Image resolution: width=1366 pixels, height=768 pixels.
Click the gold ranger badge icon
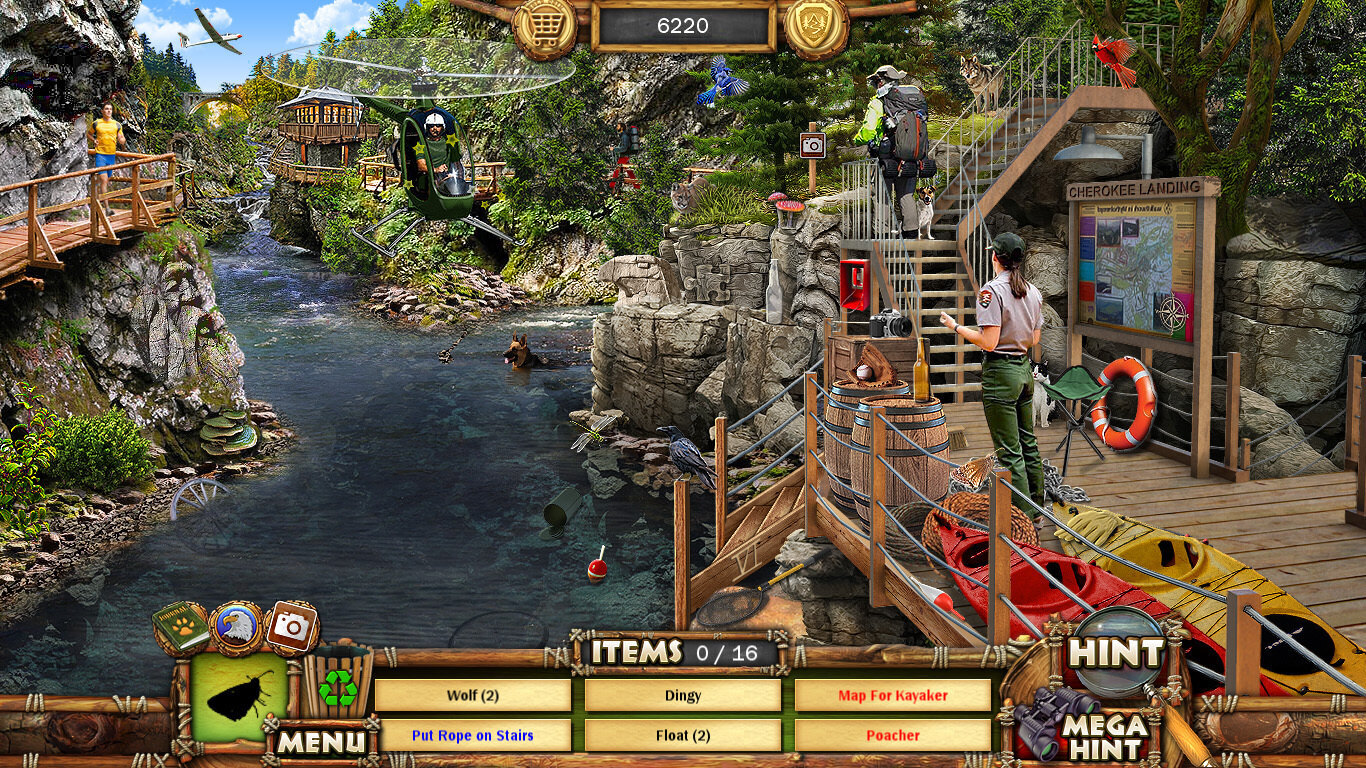[x=816, y=27]
